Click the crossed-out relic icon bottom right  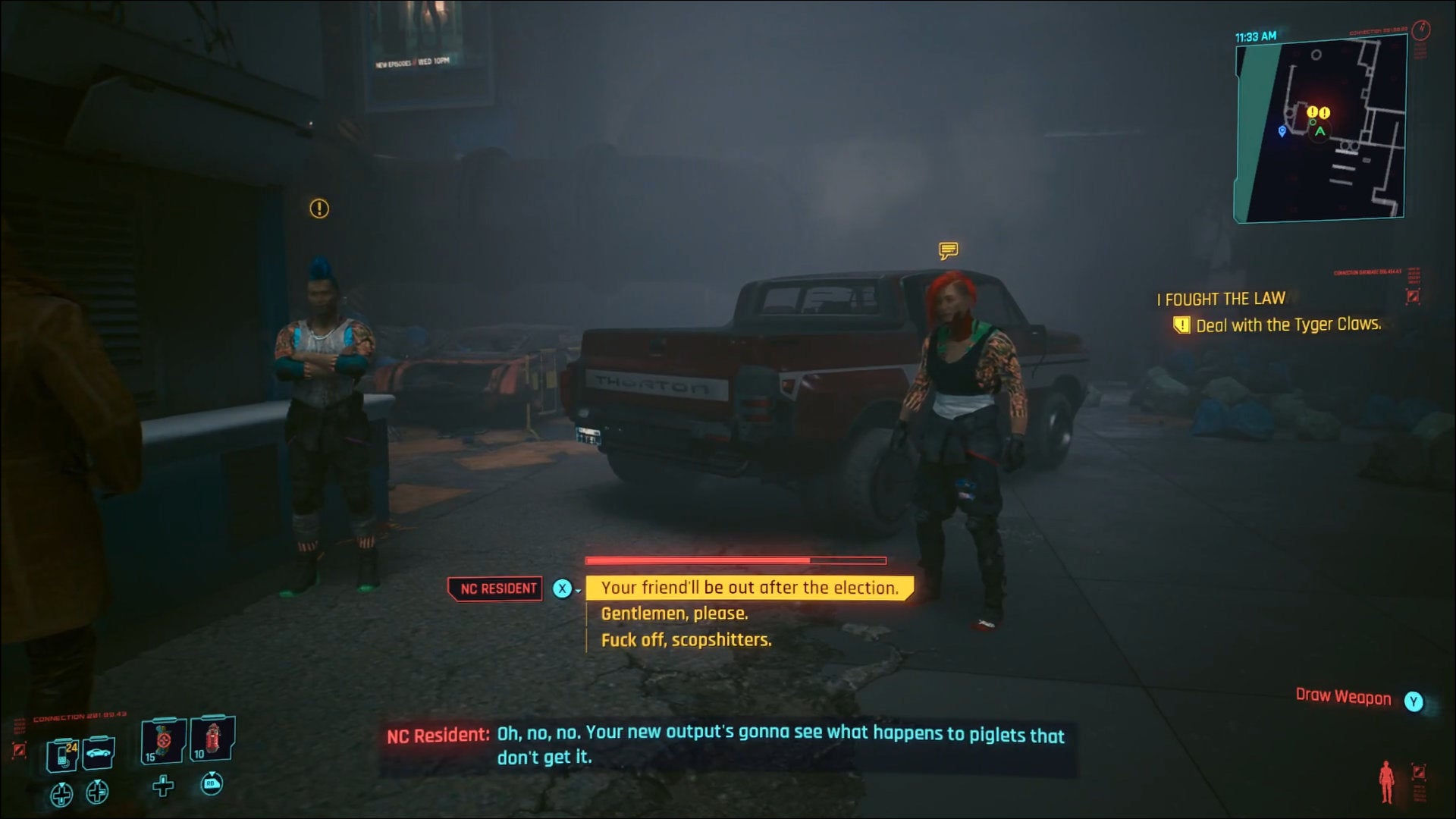pyautogui.click(x=1419, y=772)
